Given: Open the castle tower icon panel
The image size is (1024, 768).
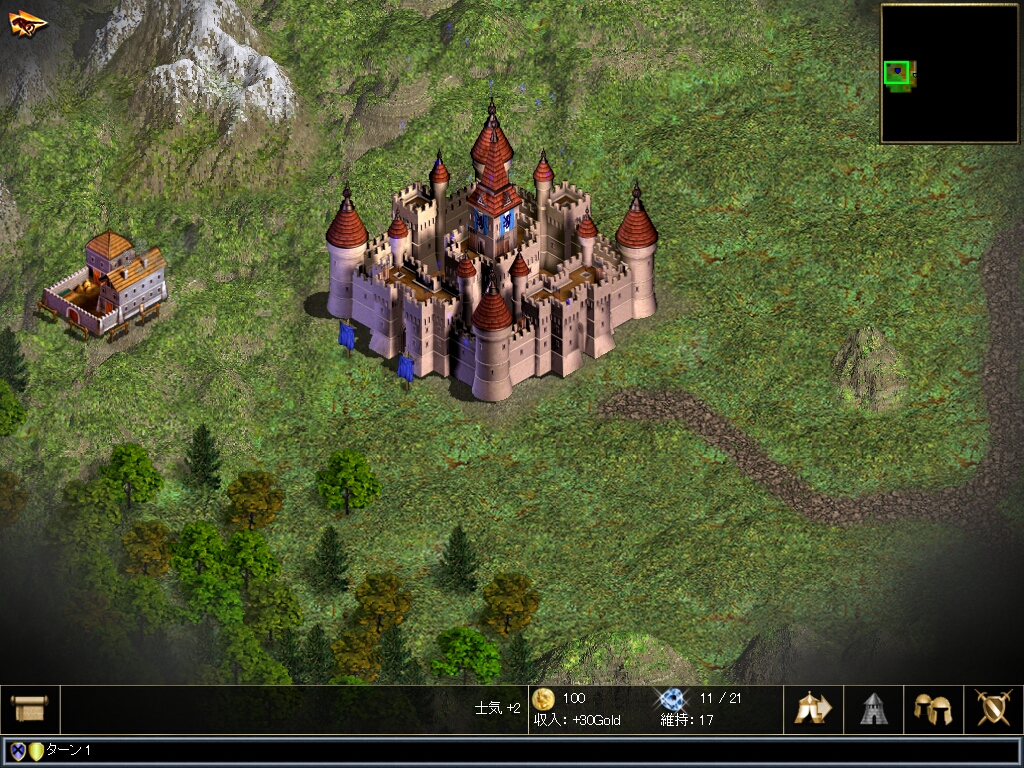Looking at the screenshot, I should (x=873, y=709).
